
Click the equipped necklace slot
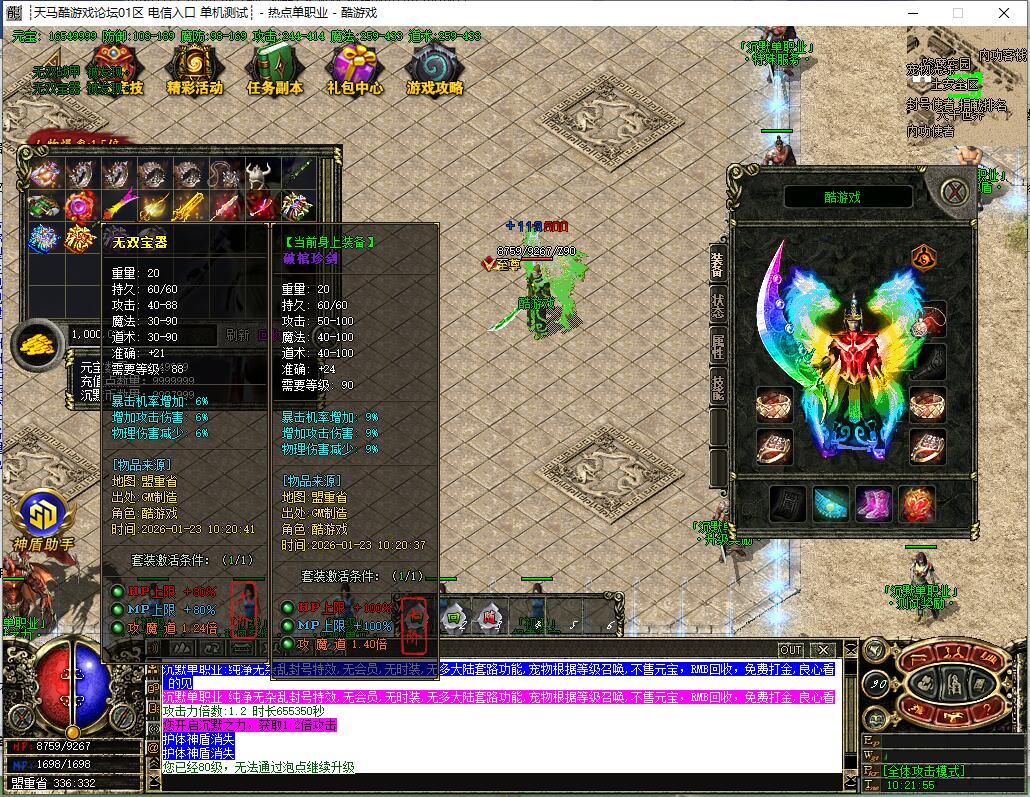(928, 322)
